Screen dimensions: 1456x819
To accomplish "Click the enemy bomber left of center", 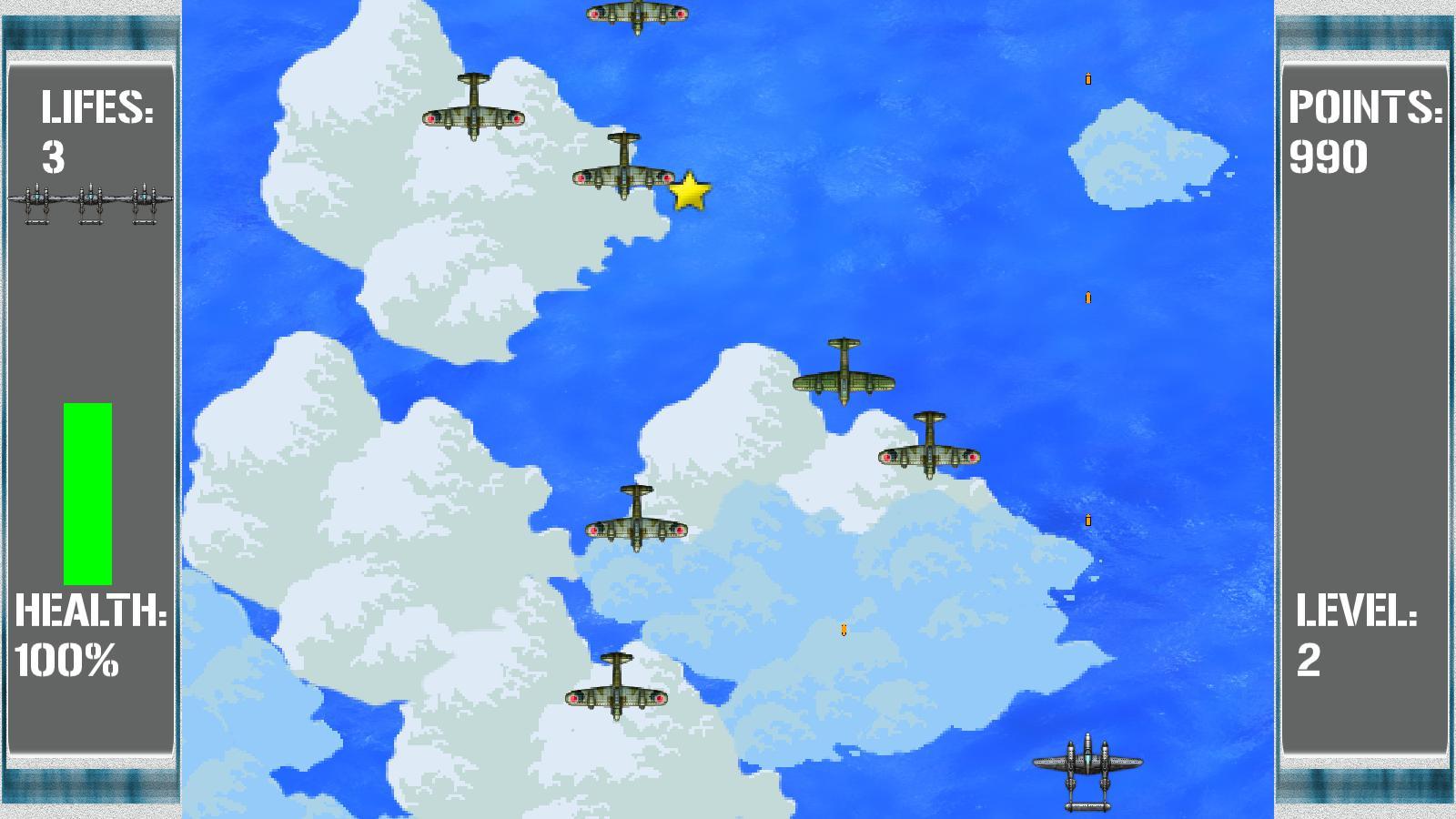I will [634, 521].
